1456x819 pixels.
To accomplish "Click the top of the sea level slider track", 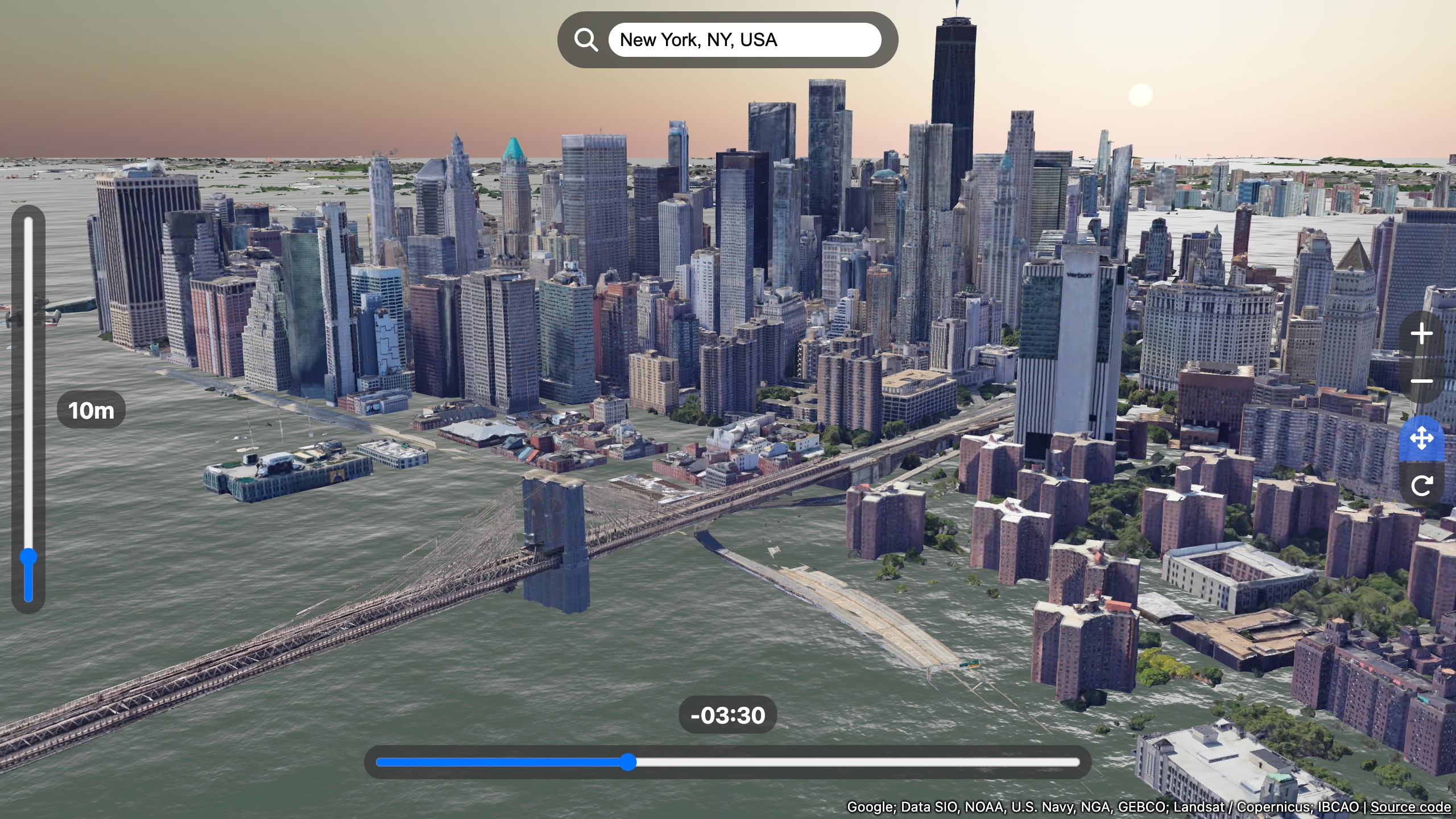I will point(27,225).
